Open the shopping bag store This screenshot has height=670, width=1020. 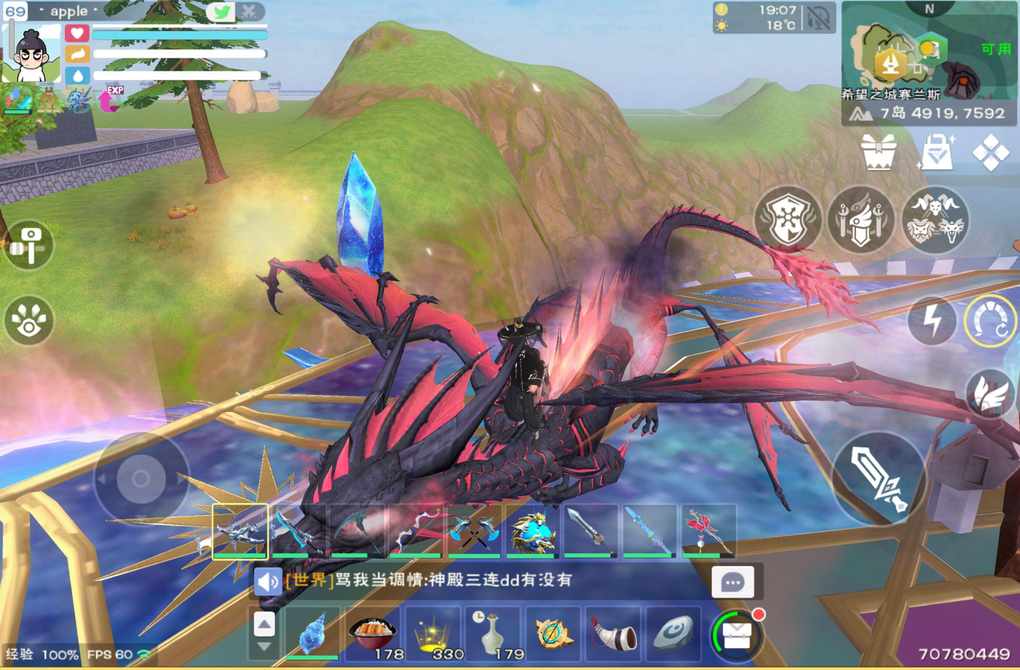(x=936, y=152)
